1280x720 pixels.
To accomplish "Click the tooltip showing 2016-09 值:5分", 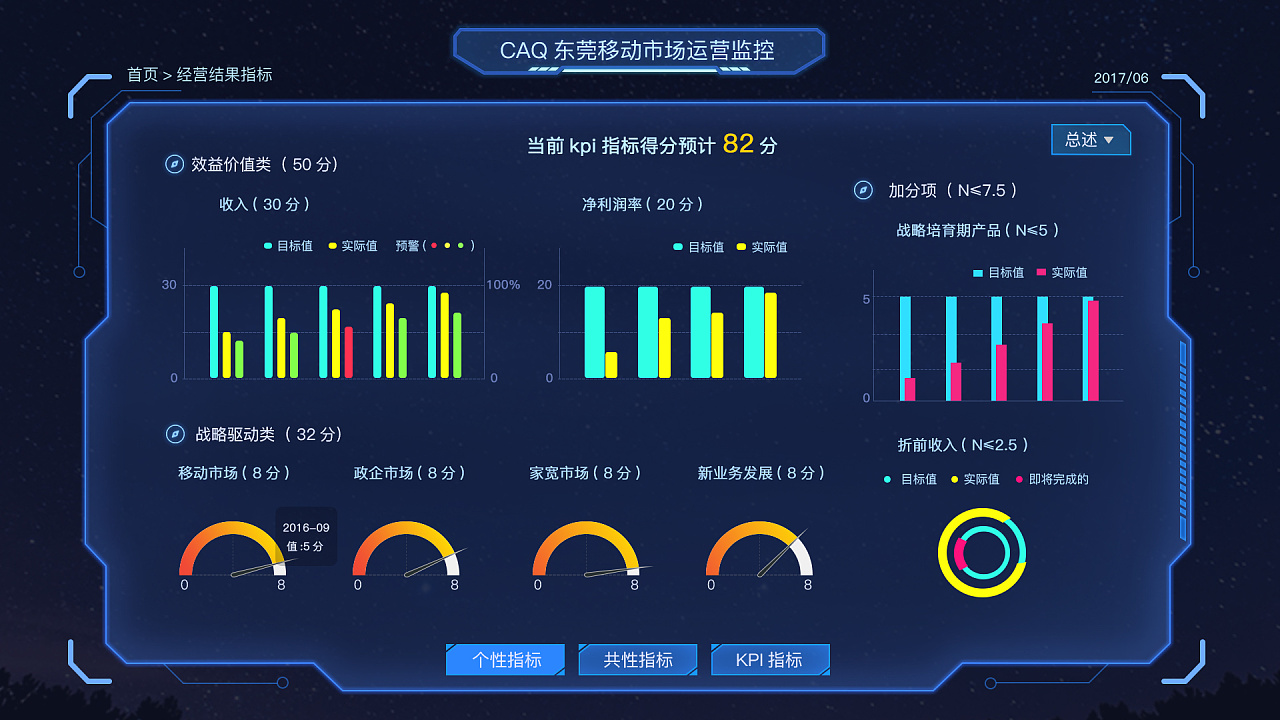I will (305, 536).
